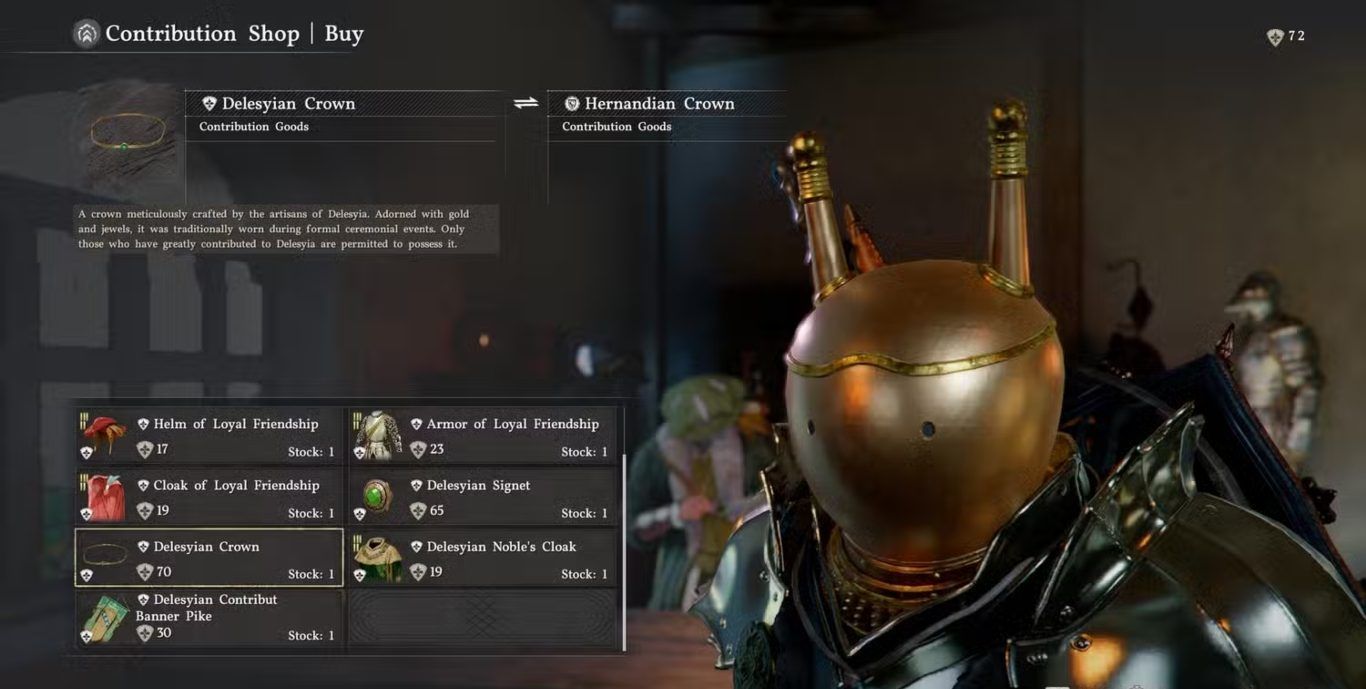This screenshot has height=689, width=1366.
Task: Click the Delesyian Crown shop row
Action: [209, 558]
